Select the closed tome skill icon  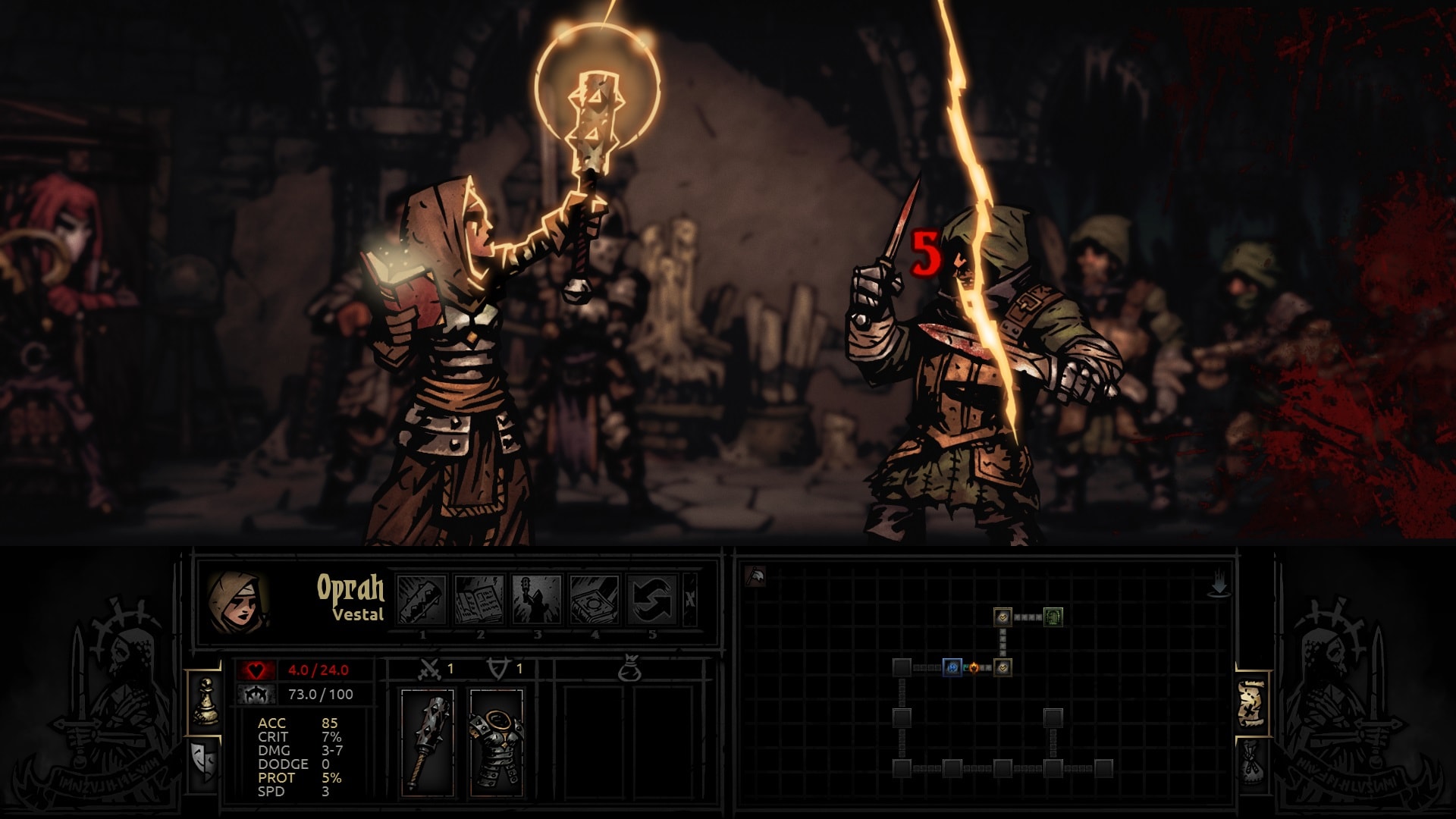595,599
